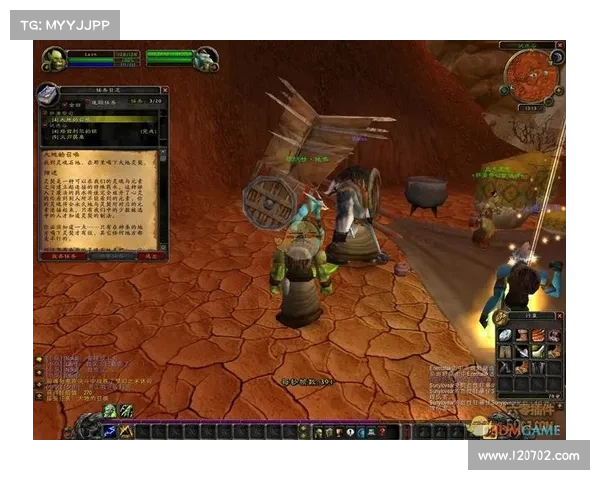Click the quest log exit button
The image size is (600, 480).
[x=151, y=256]
